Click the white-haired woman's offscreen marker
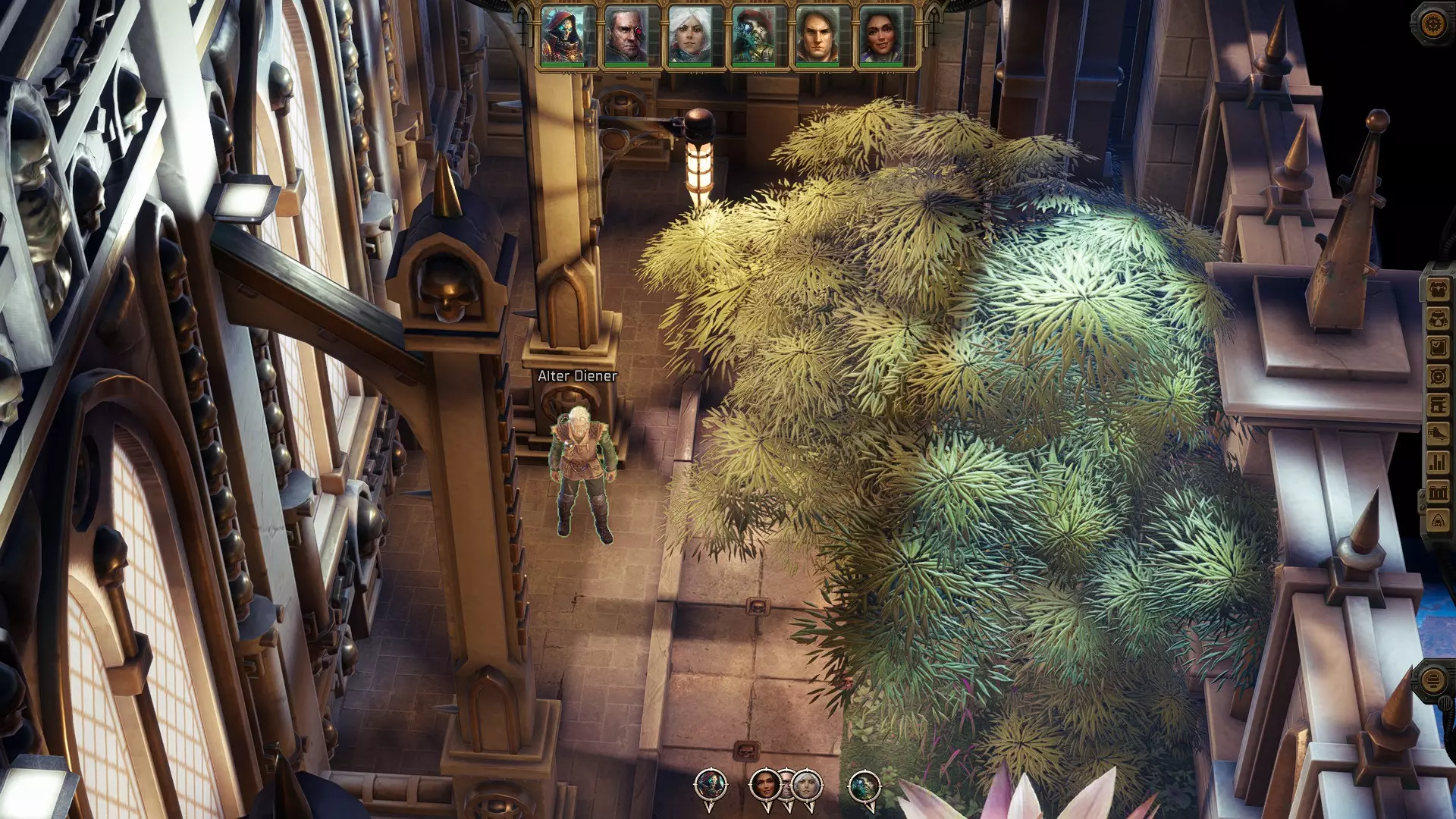Image resolution: width=1456 pixels, height=819 pixels. click(x=808, y=785)
